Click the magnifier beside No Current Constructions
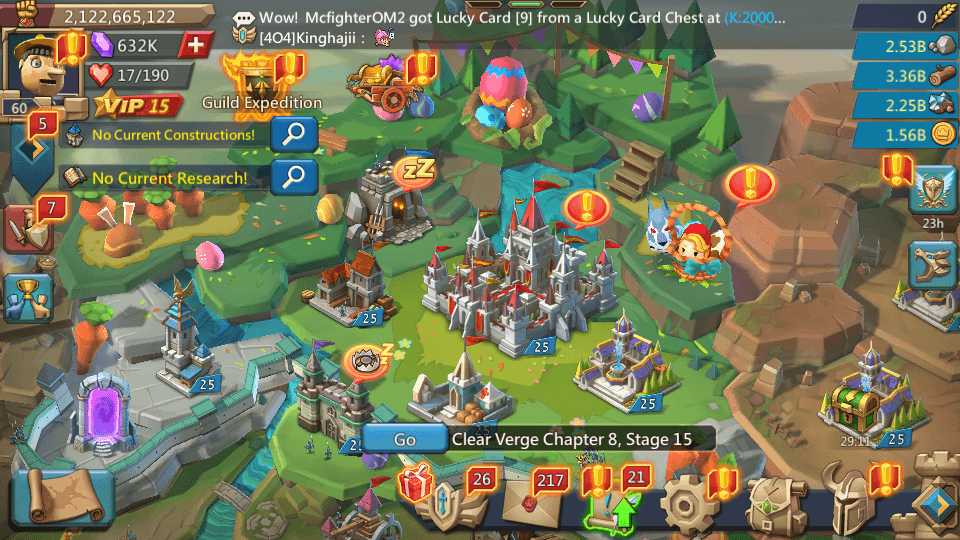This screenshot has width=960, height=540. coord(294,134)
